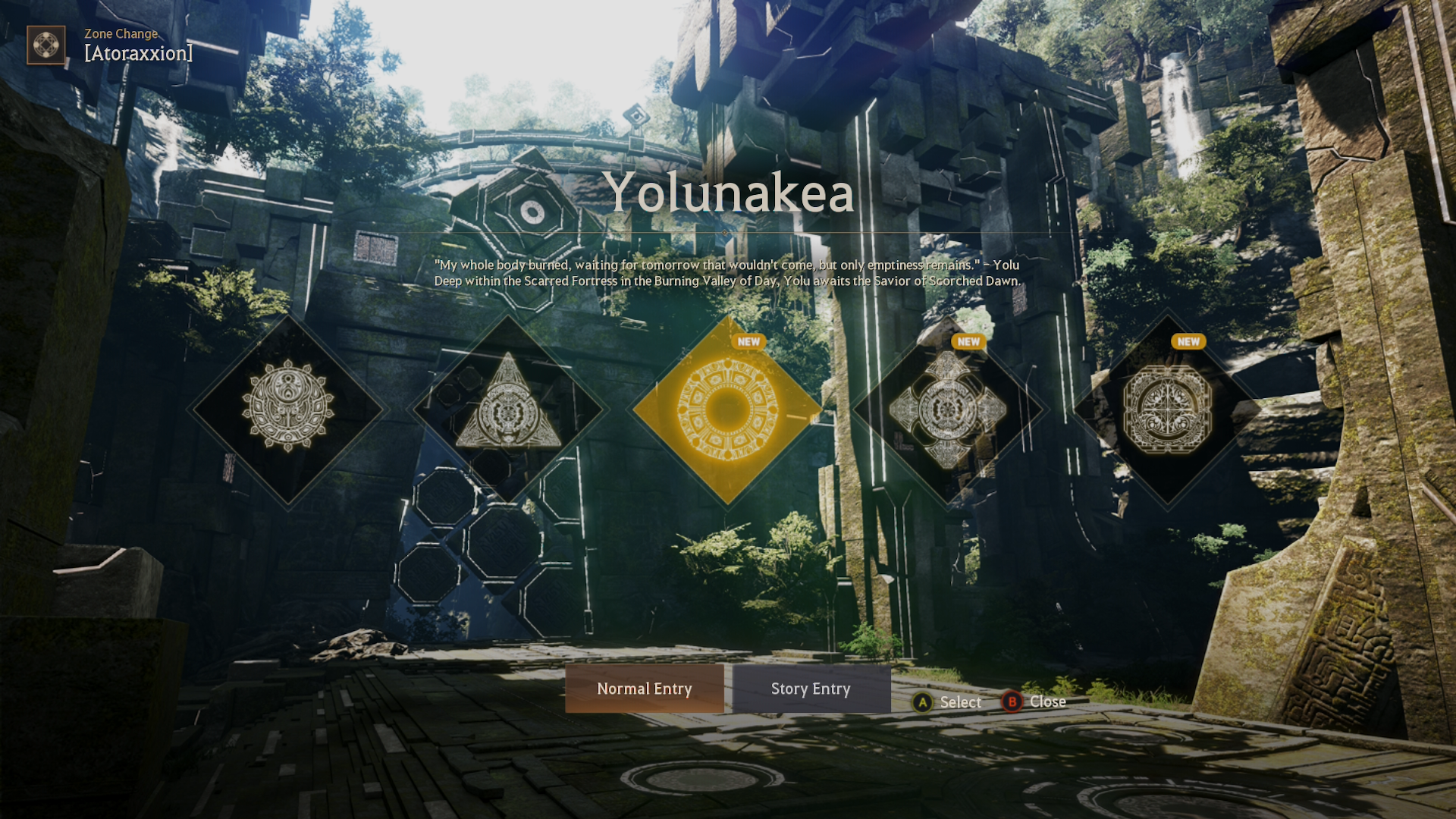The height and width of the screenshot is (819, 1456).
Task: Select the round sun-like emblem tile
Action: pos(288,409)
